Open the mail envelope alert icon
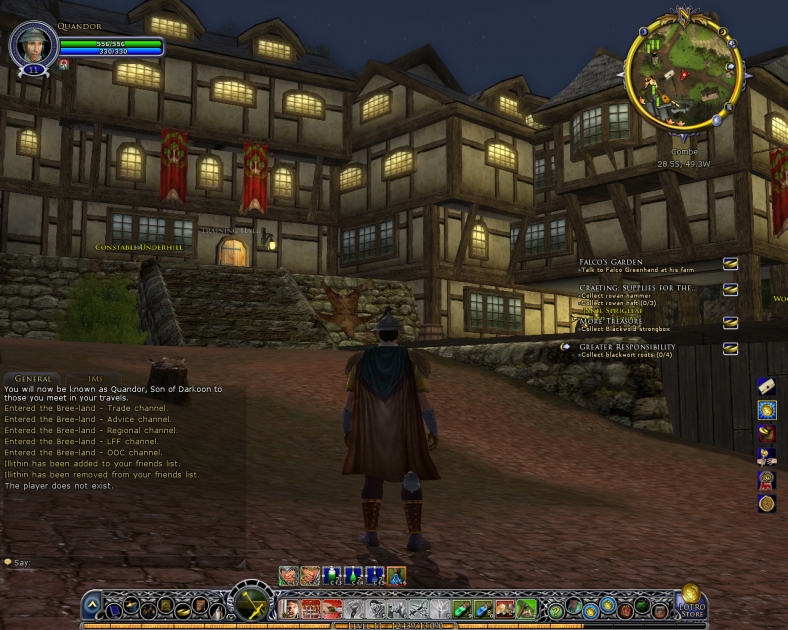 (767, 385)
